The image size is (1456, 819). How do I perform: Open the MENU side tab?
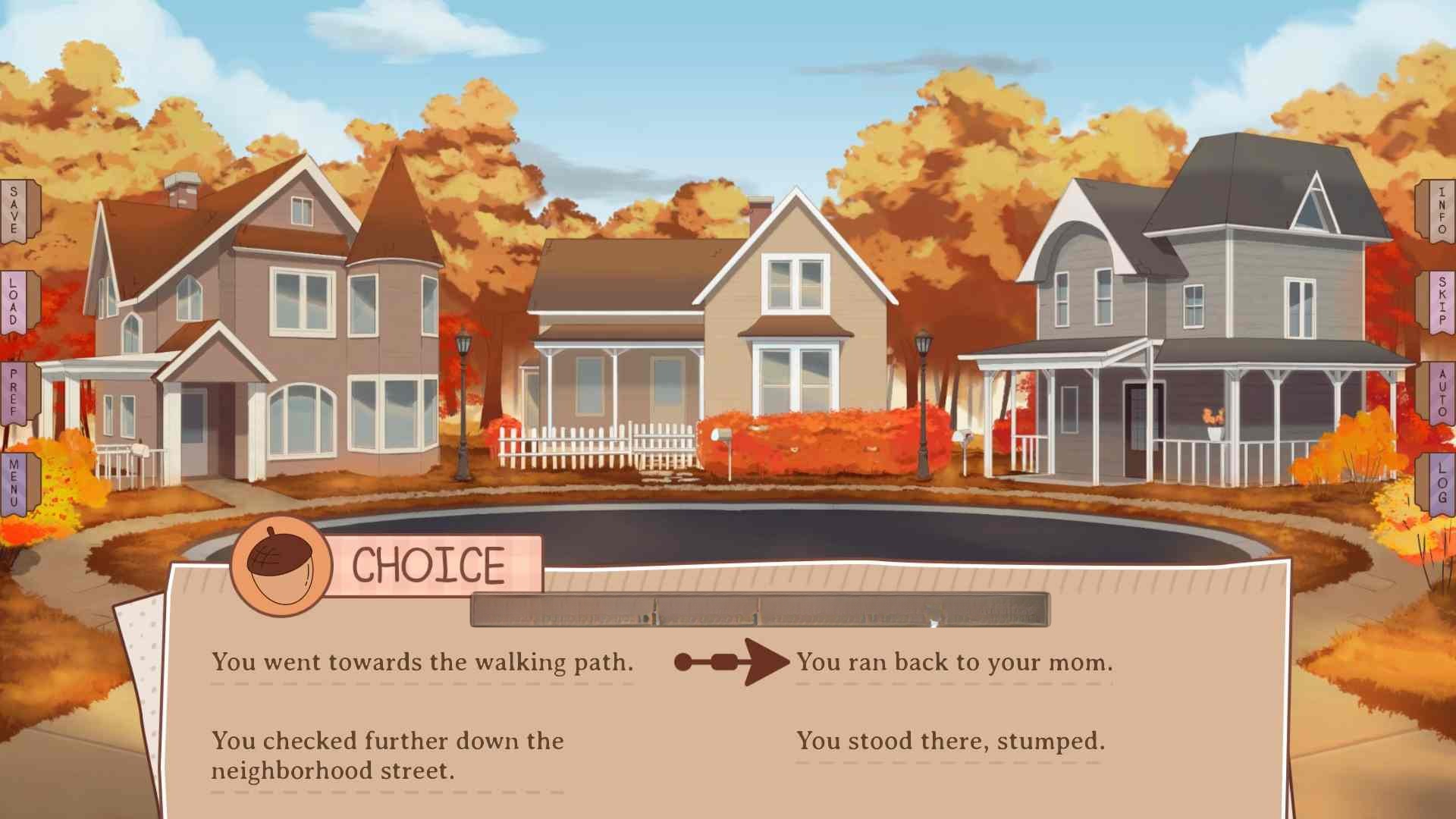click(x=15, y=484)
